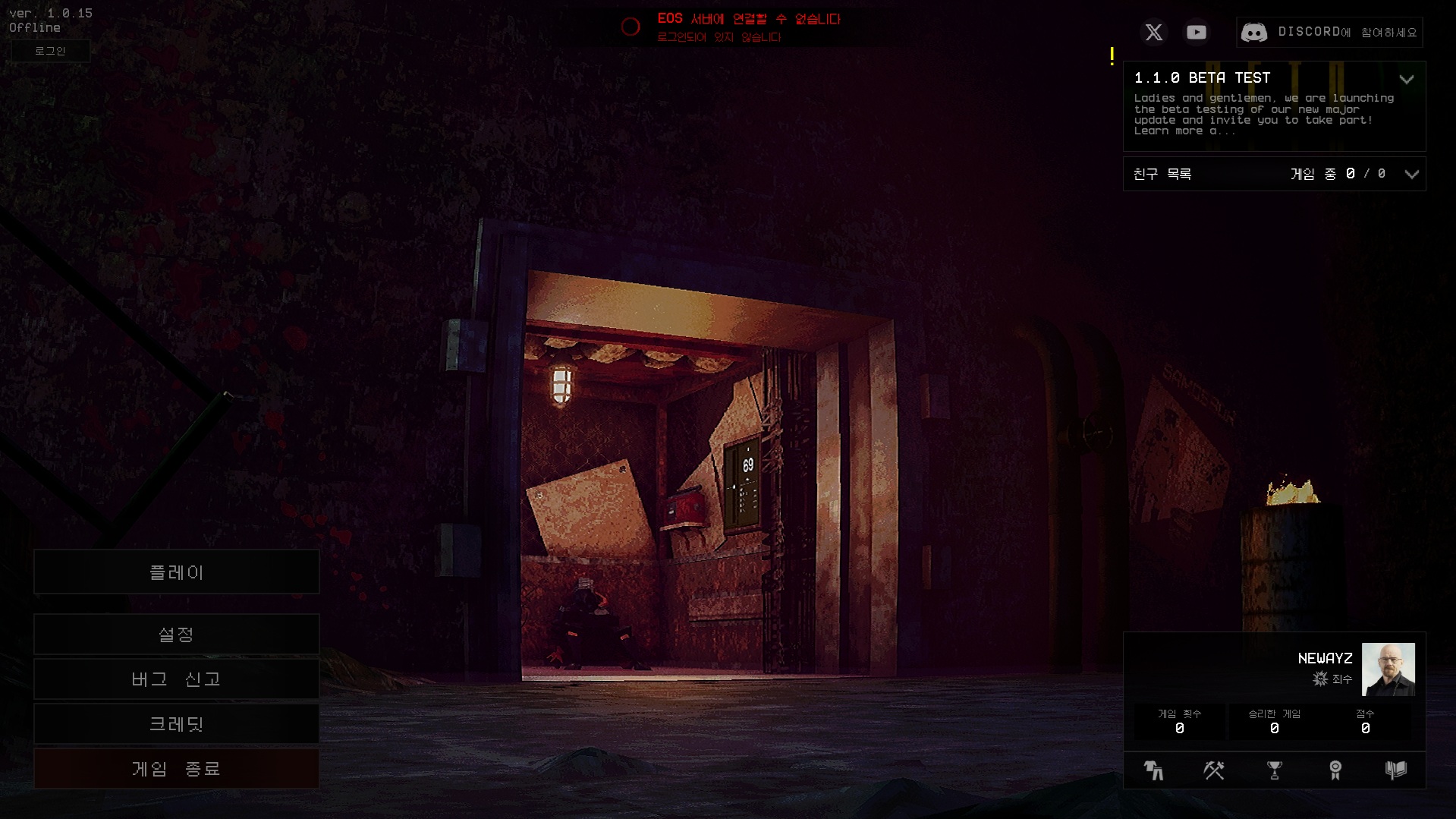Open the 설정 (Settings) menu

coord(176,635)
